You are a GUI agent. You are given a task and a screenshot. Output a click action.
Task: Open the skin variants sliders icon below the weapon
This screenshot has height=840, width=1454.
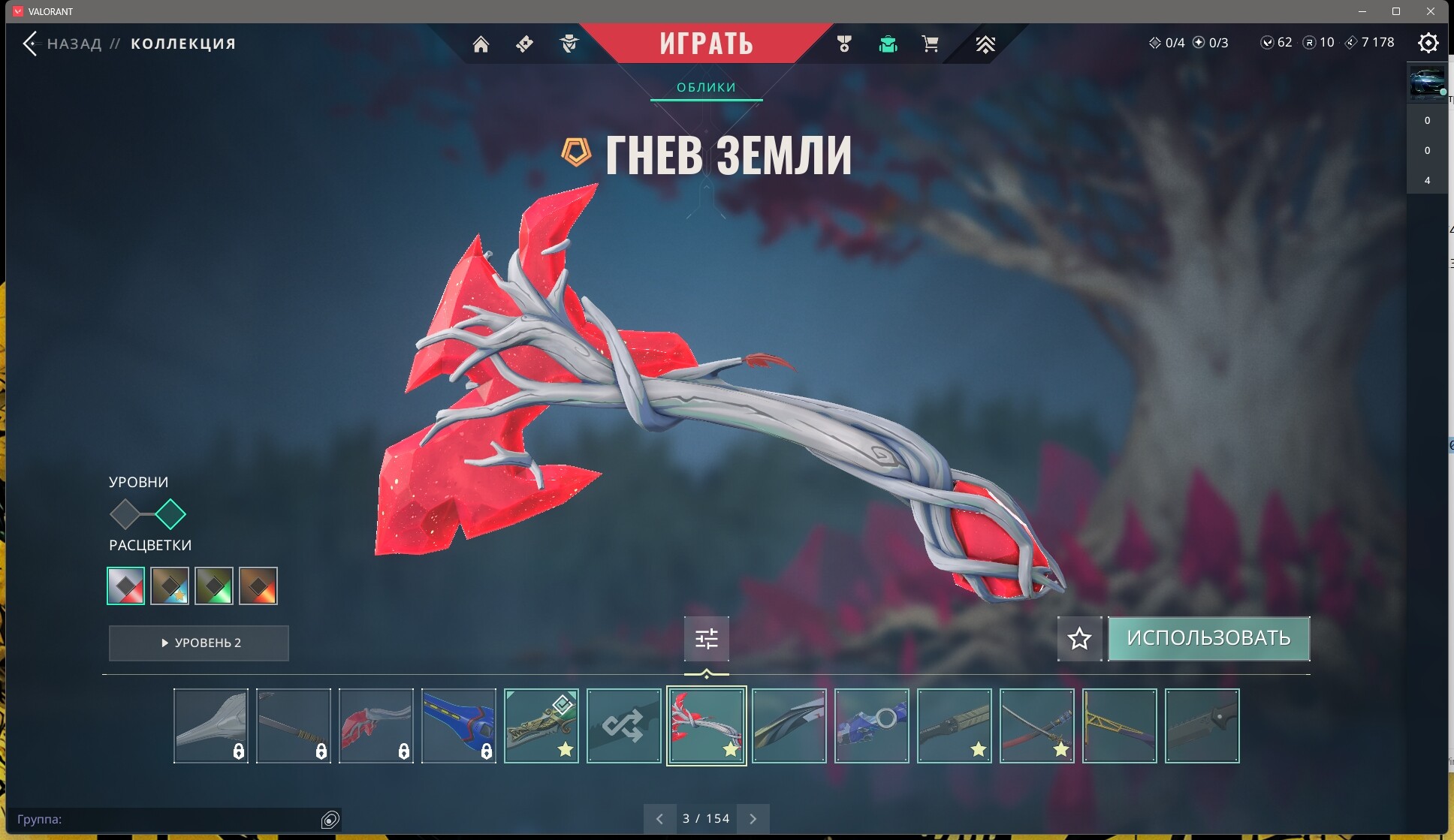click(x=707, y=639)
